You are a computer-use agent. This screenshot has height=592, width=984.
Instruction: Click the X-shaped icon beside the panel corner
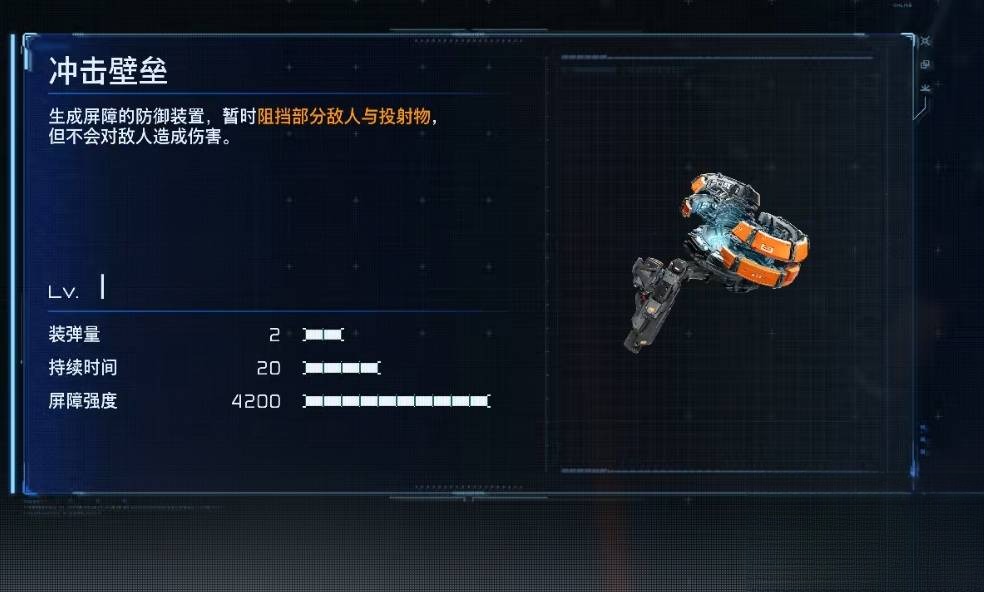pos(926,41)
